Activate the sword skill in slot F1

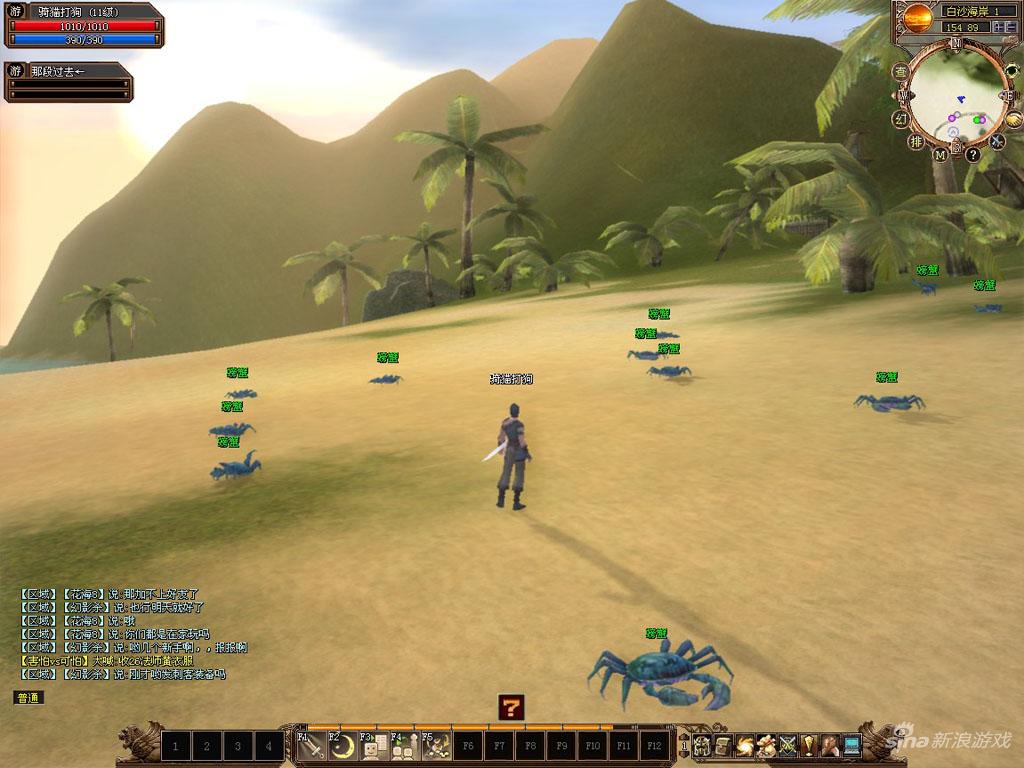tap(313, 746)
